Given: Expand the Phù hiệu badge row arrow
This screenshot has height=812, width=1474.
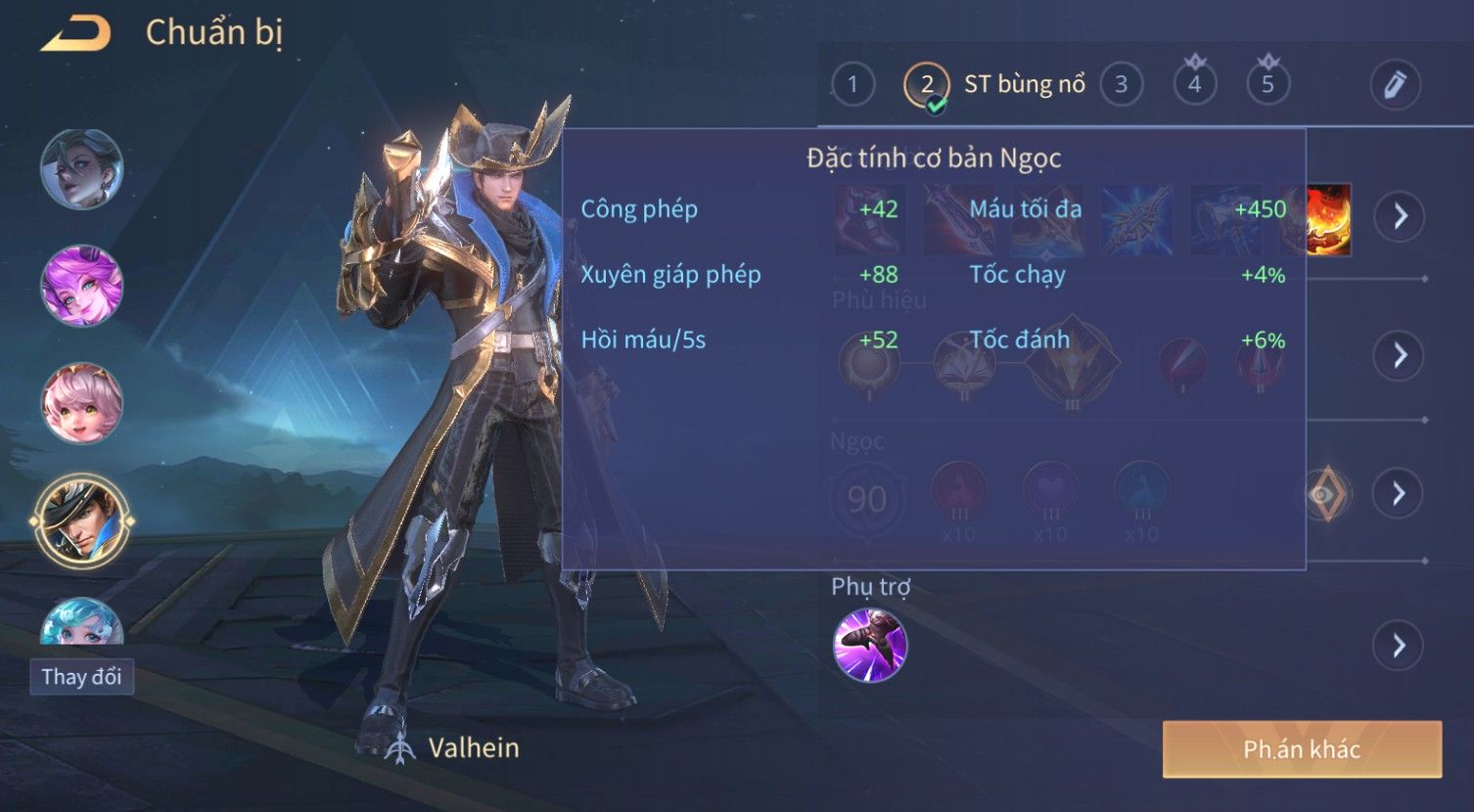Looking at the screenshot, I should click(1399, 355).
